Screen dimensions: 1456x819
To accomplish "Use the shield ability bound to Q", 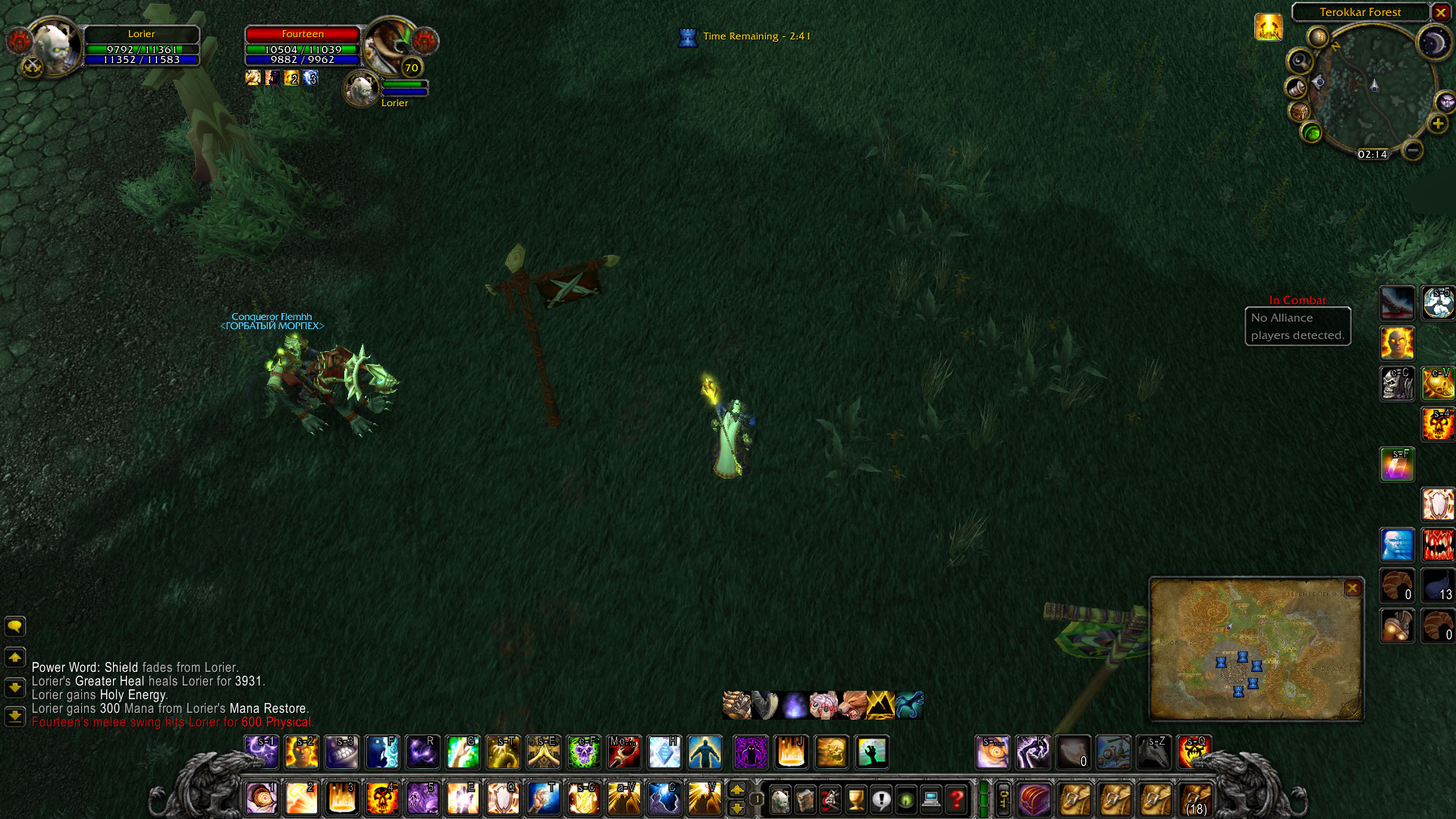I will click(502, 799).
